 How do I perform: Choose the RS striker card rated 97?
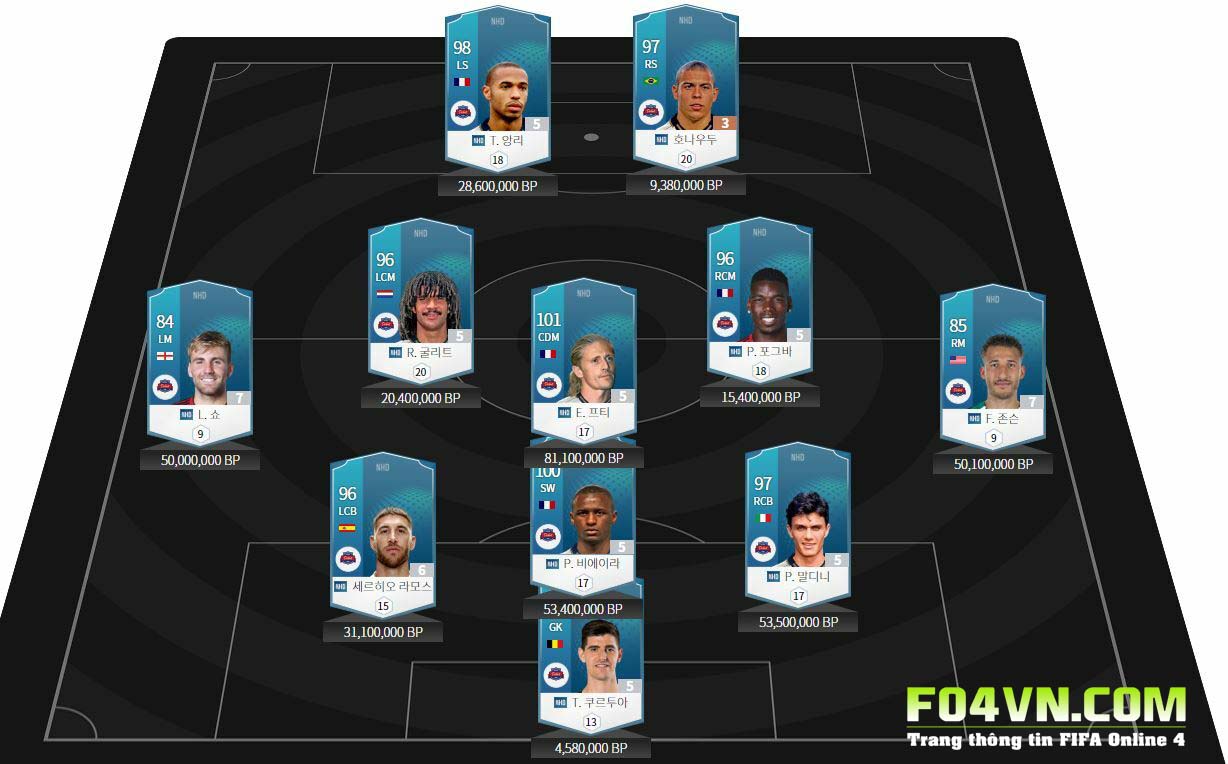(x=686, y=90)
